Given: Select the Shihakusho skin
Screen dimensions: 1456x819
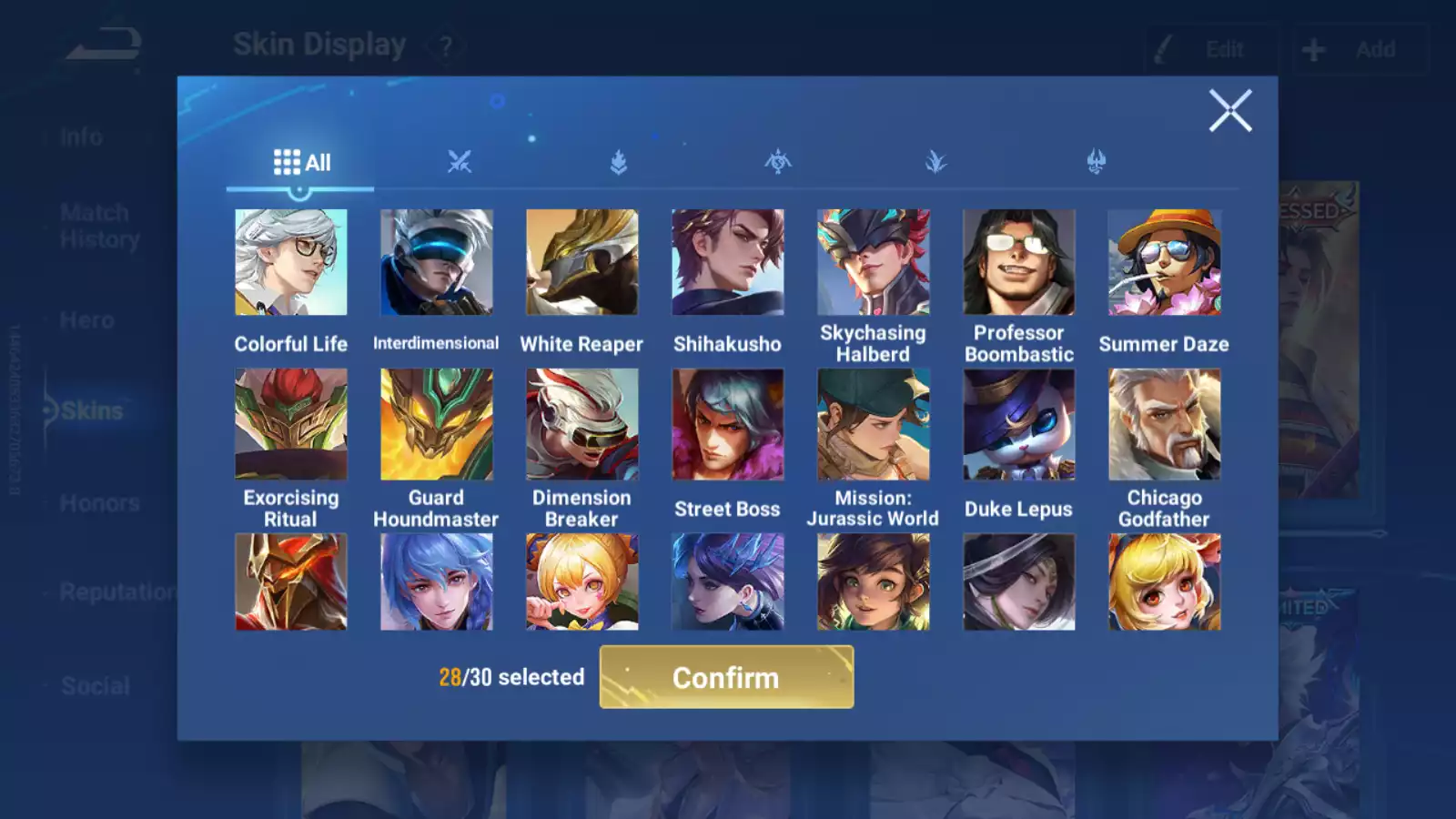Looking at the screenshot, I should click(x=728, y=263).
